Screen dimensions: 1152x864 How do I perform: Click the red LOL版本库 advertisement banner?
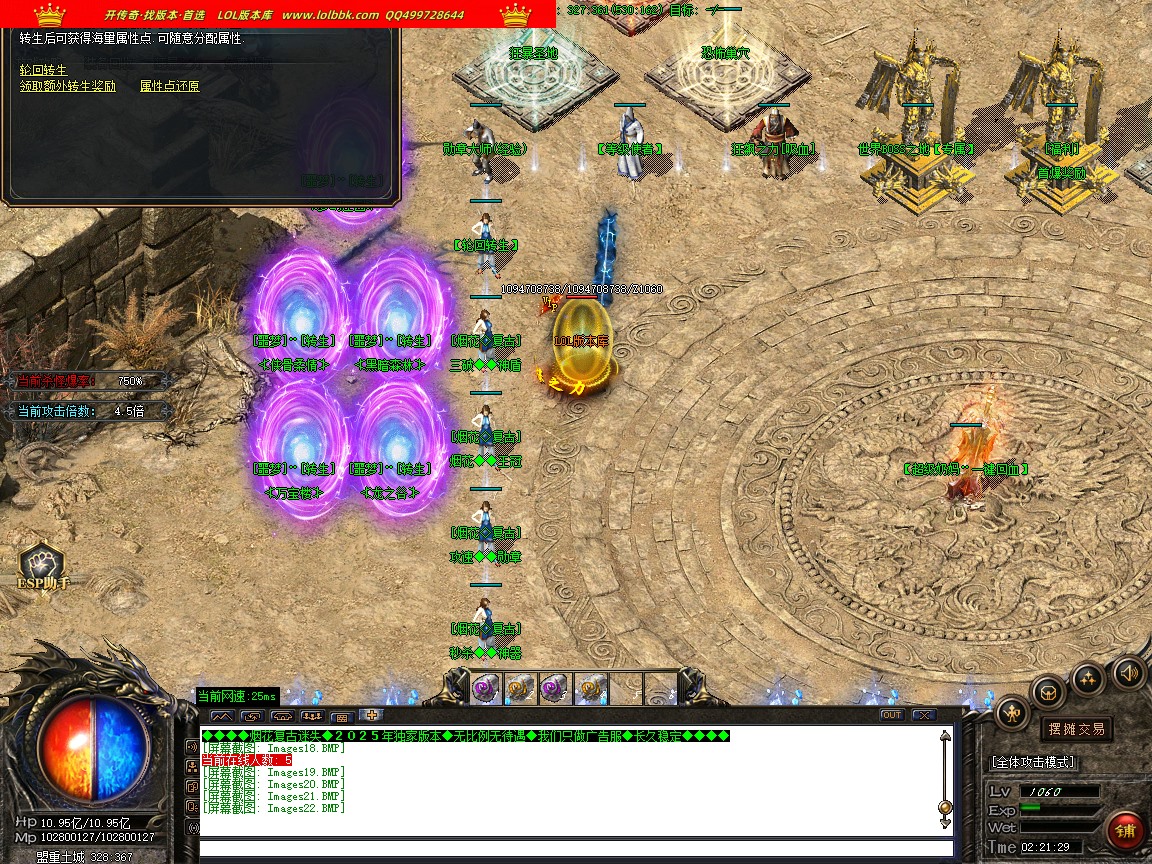click(278, 14)
